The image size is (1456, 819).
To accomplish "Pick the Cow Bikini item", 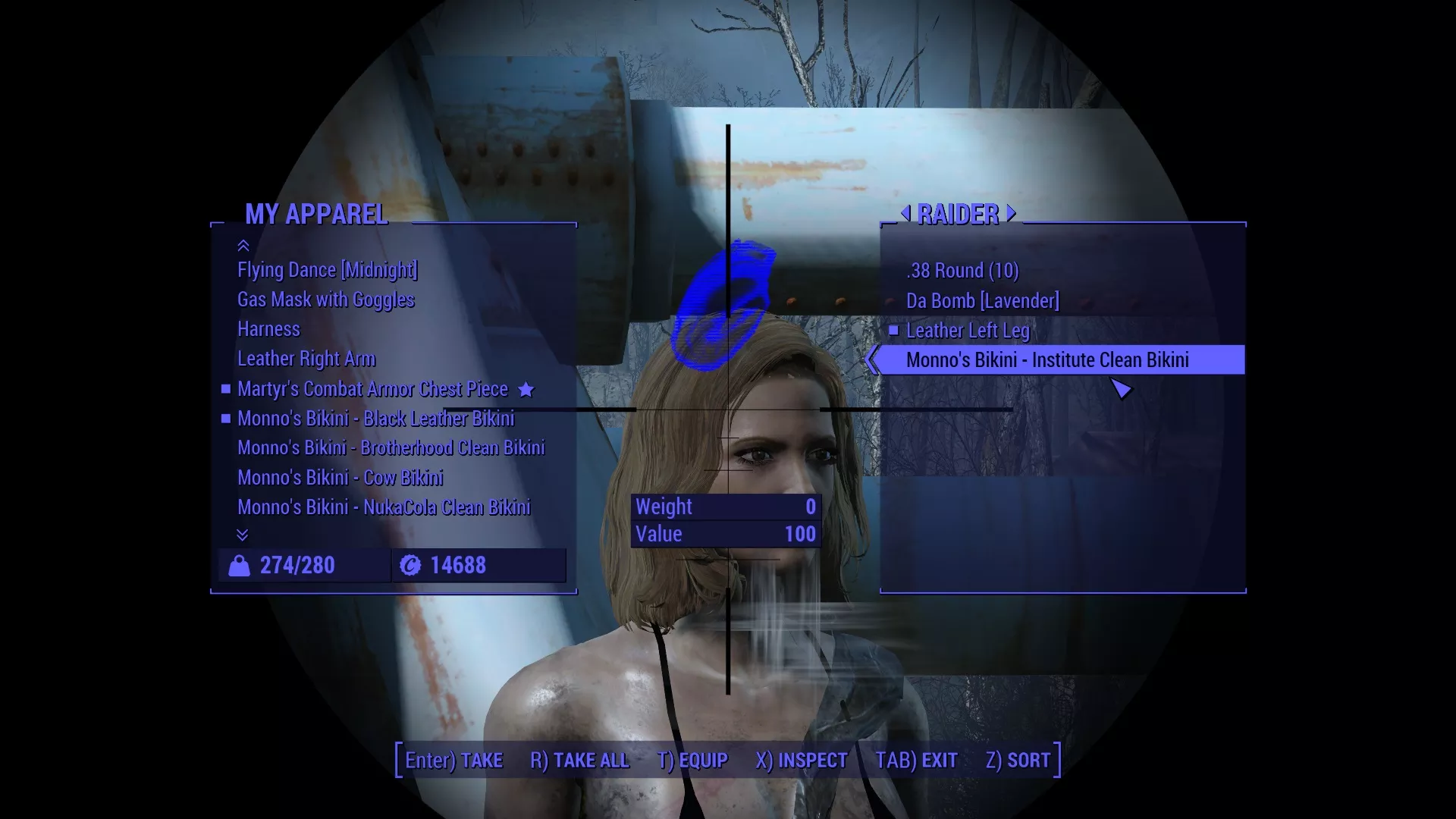I will pyautogui.click(x=340, y=478).
